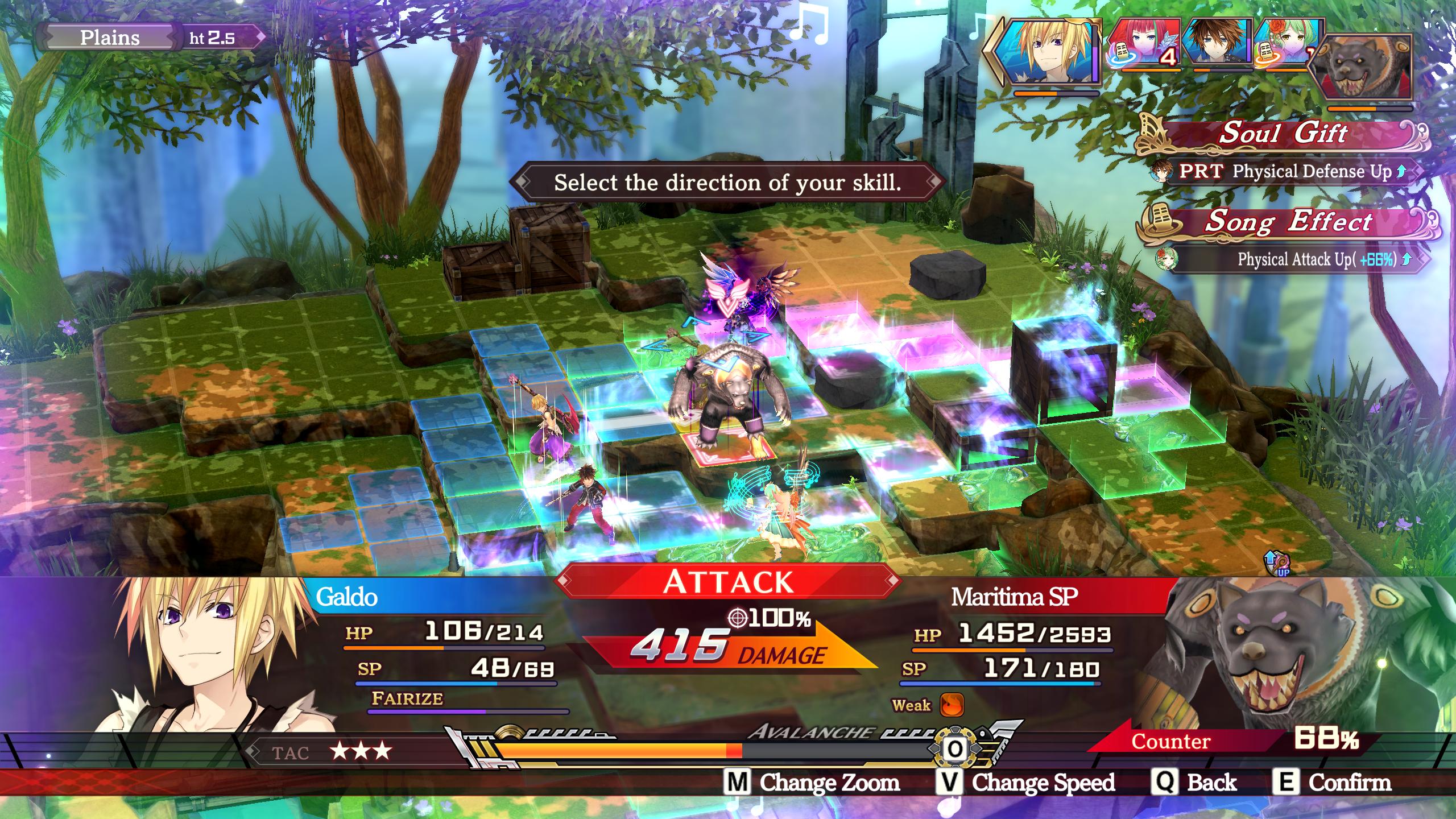Image resolution: width=1456 pixels, height=819 pixels.
Task: Inspect the fire weakness icon
Action: [952, 705]
